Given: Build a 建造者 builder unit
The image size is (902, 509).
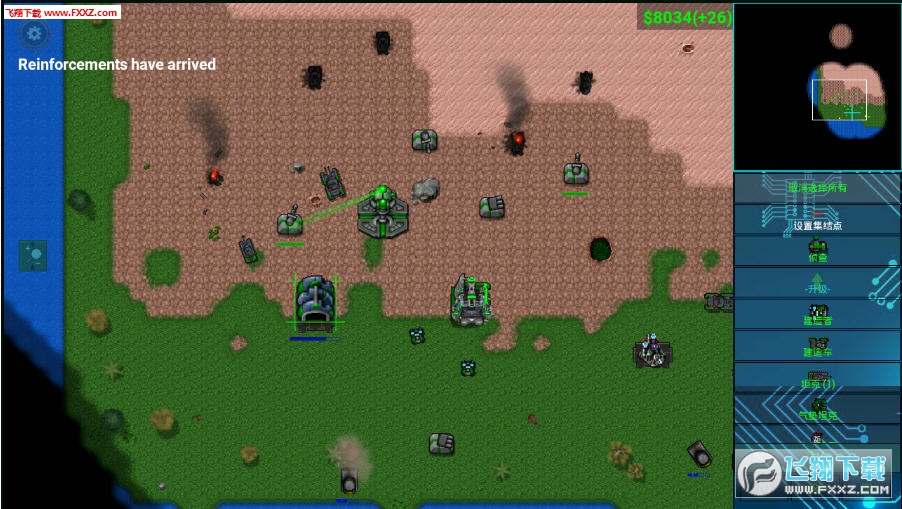Looking at the screenshot, I should tap(817, 314).
